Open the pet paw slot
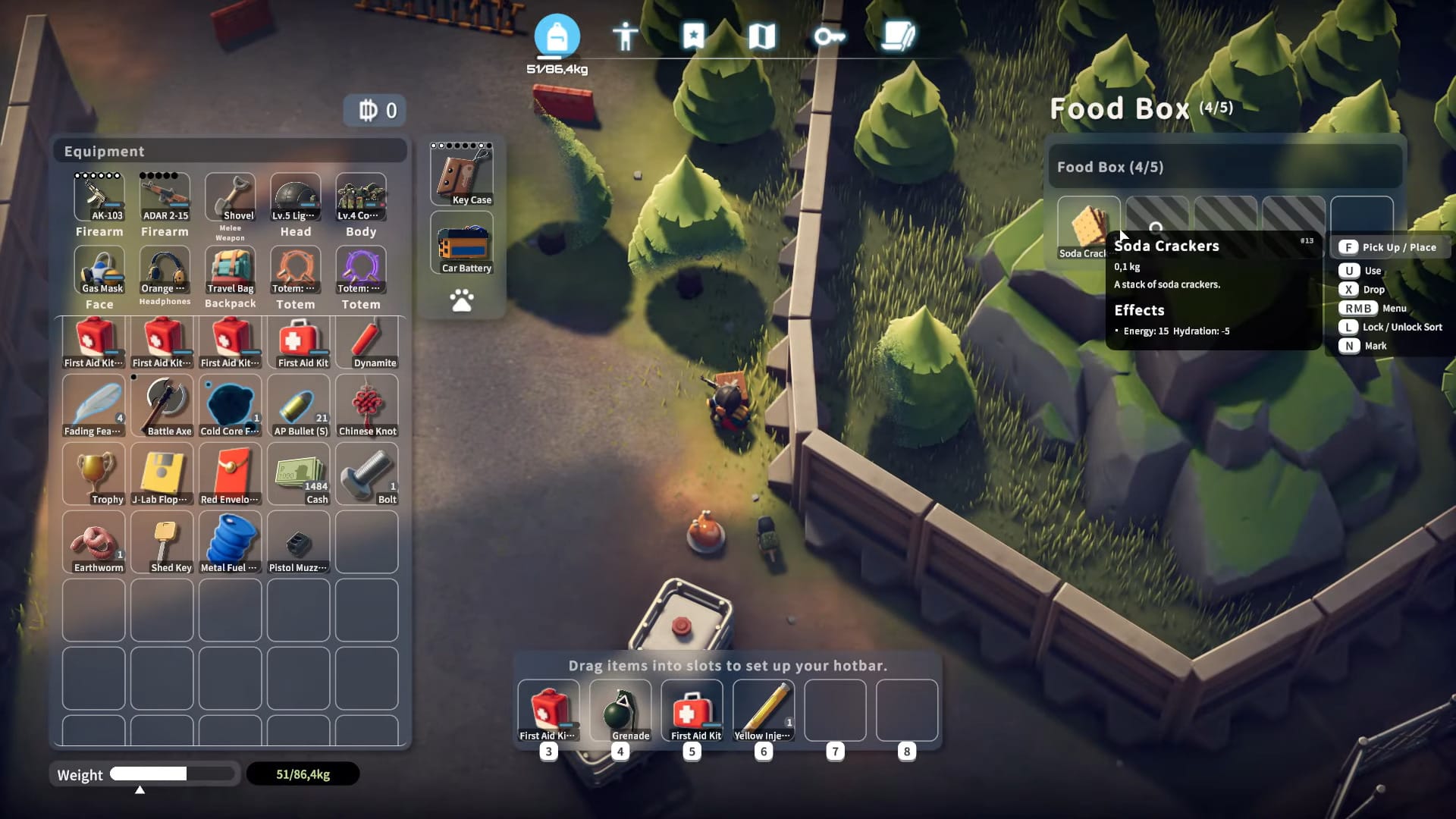Image resolution: width=1456 pixels, height=819 pixels. click(x=462, y=301)
